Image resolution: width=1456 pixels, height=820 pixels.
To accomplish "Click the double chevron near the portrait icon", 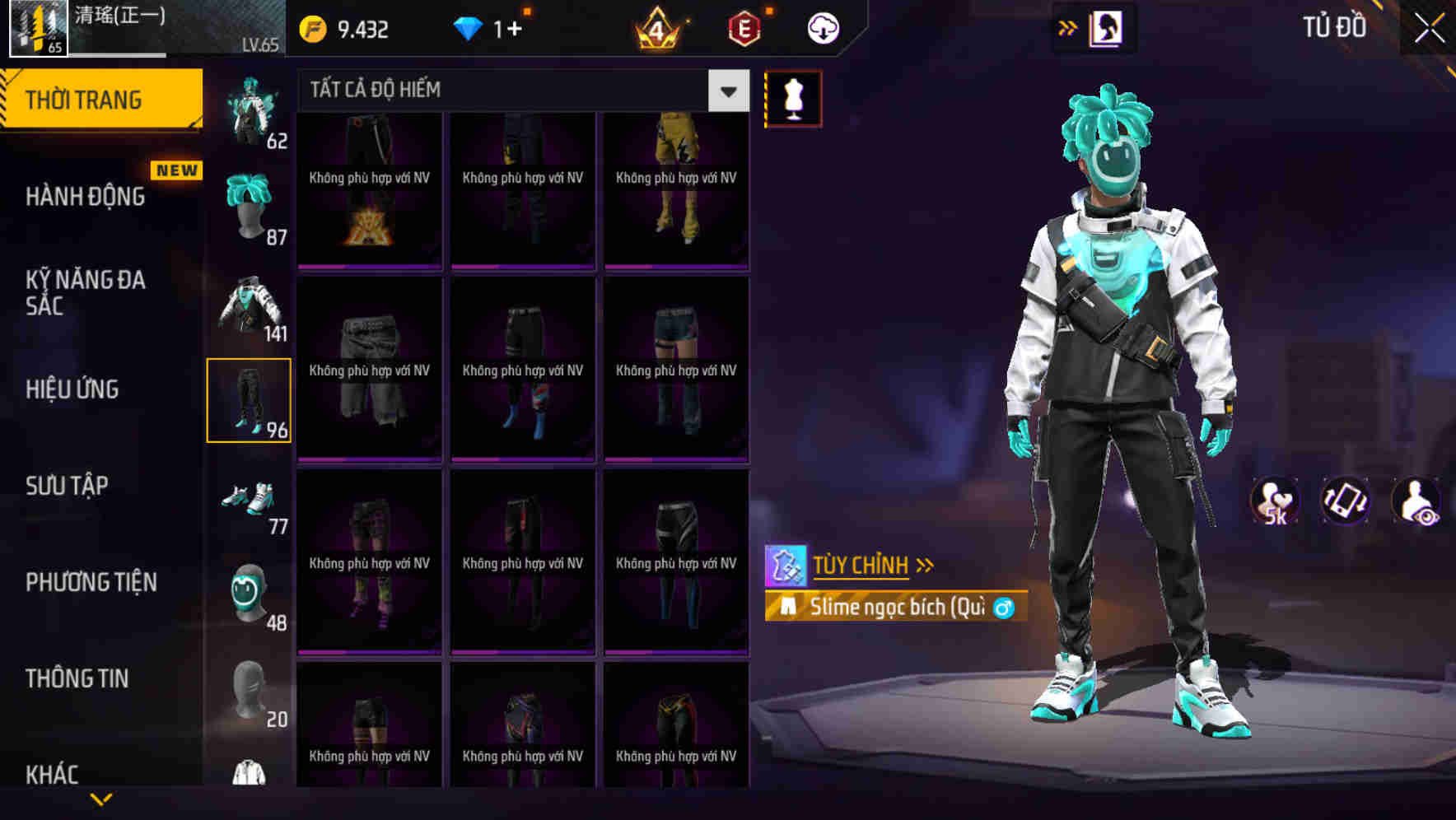I will (x=1068, y=27).
